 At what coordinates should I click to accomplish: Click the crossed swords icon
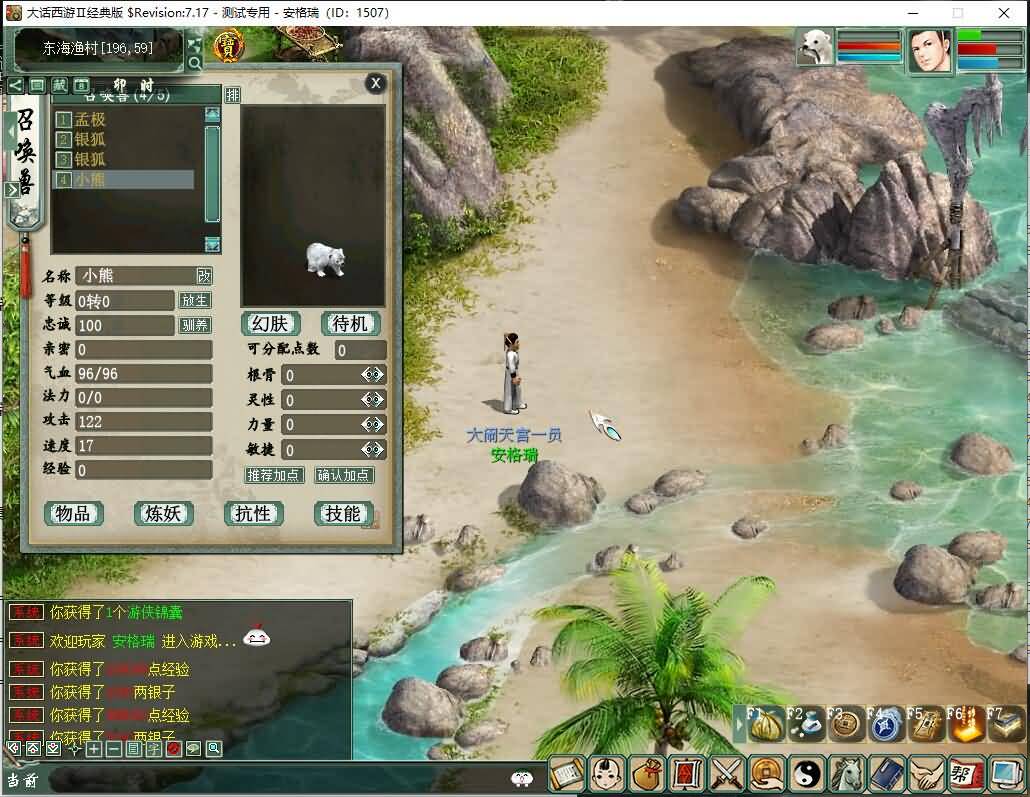[x=725, y=773]
